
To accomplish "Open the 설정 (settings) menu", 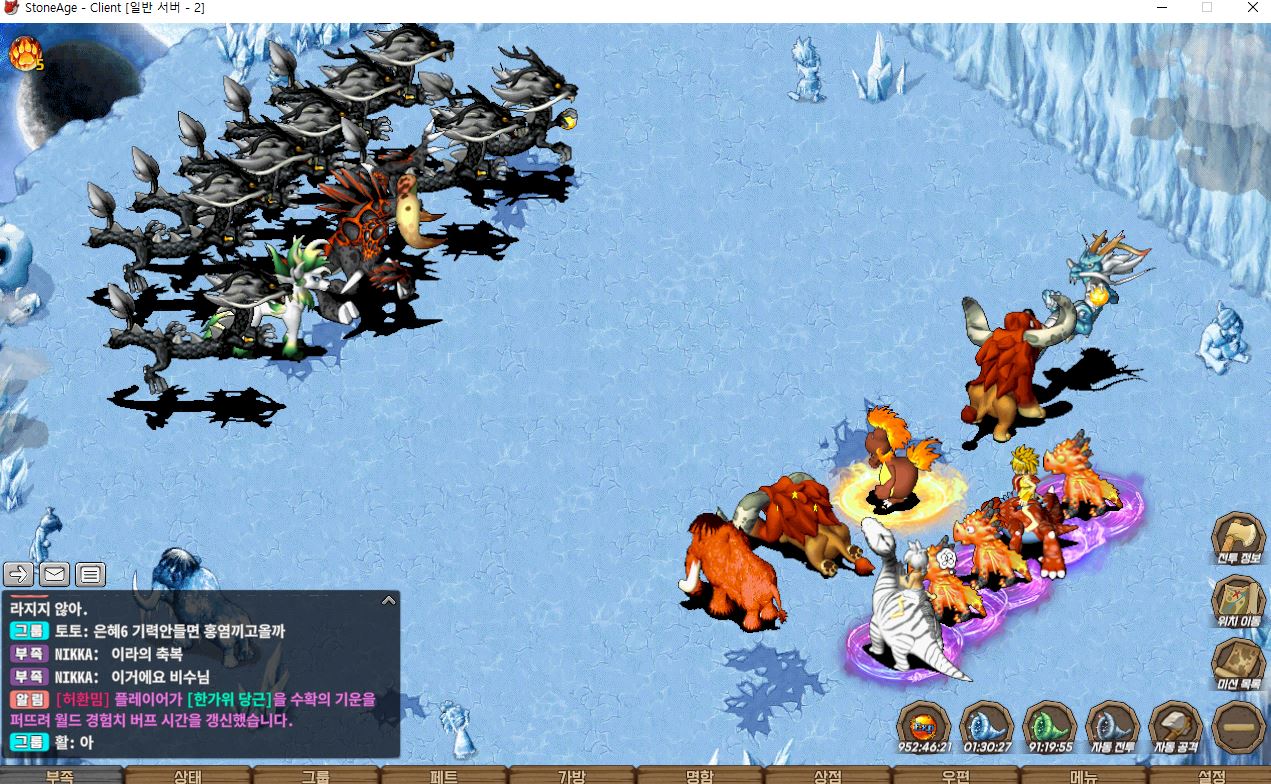I will click(1211, 776).
